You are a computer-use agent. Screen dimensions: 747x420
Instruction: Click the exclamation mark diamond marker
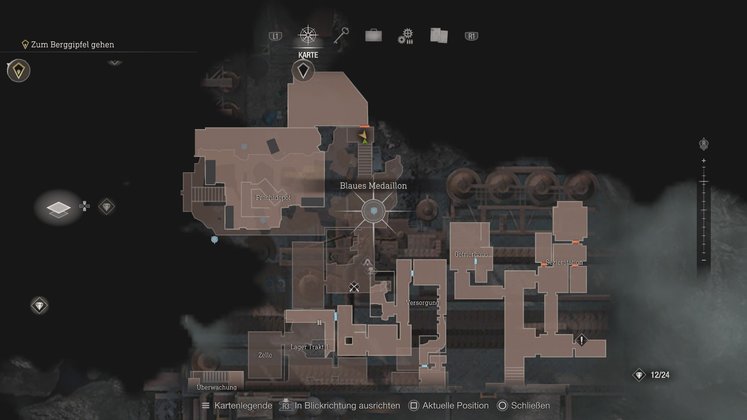(581, 340)
